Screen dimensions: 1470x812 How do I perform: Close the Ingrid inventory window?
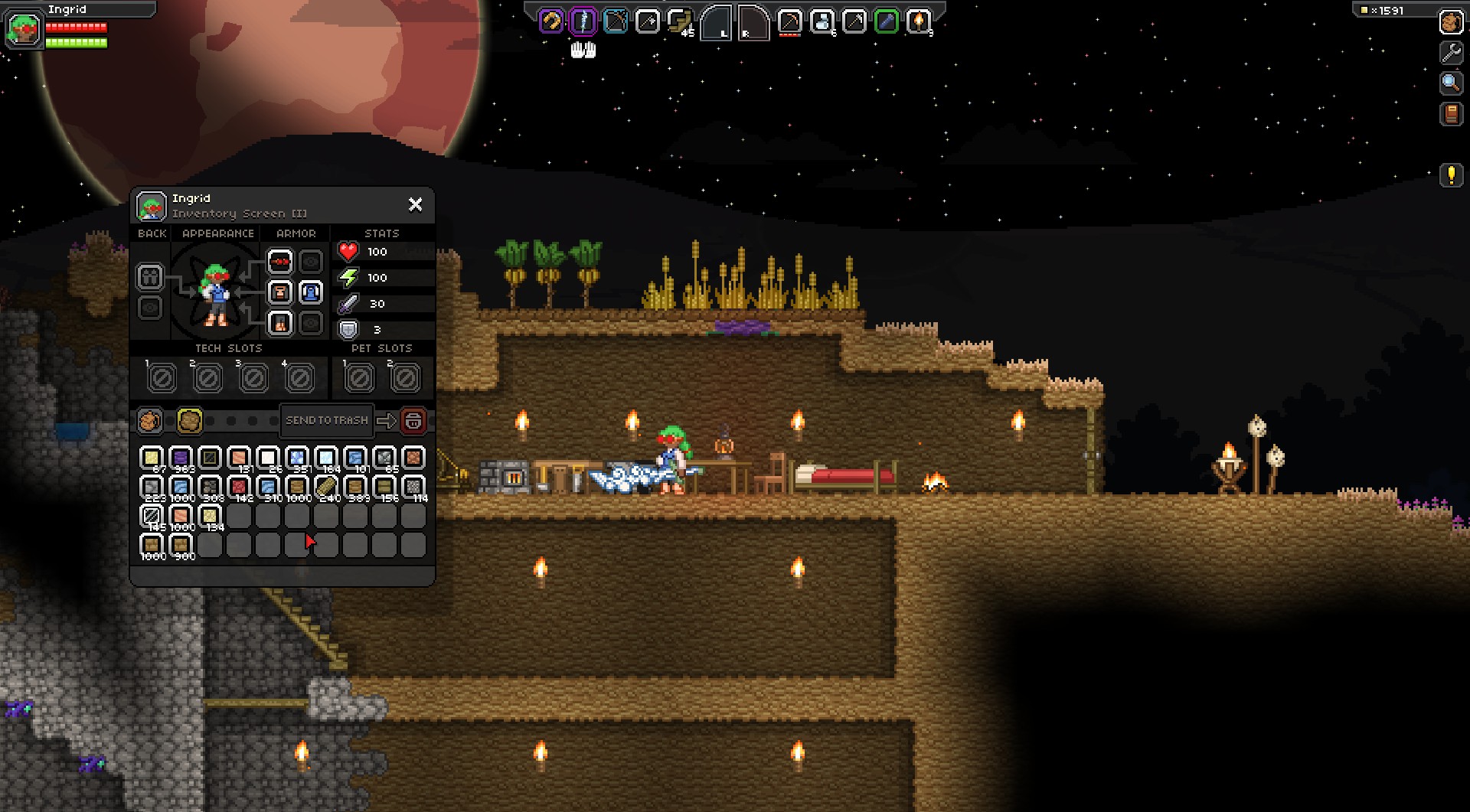click(x=415, y=204)
